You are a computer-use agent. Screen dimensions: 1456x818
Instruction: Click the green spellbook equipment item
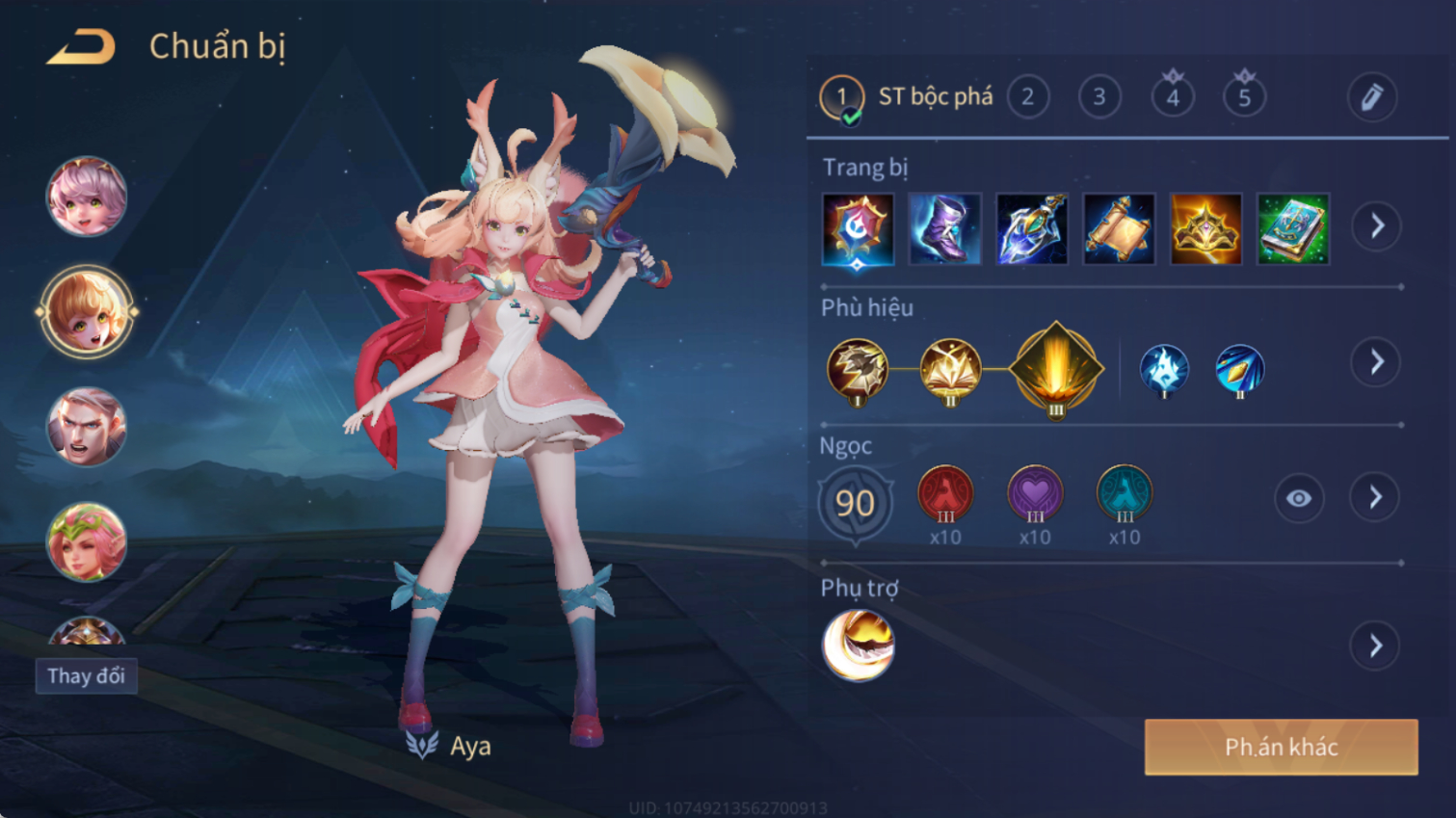click(x=1293, y=229)
